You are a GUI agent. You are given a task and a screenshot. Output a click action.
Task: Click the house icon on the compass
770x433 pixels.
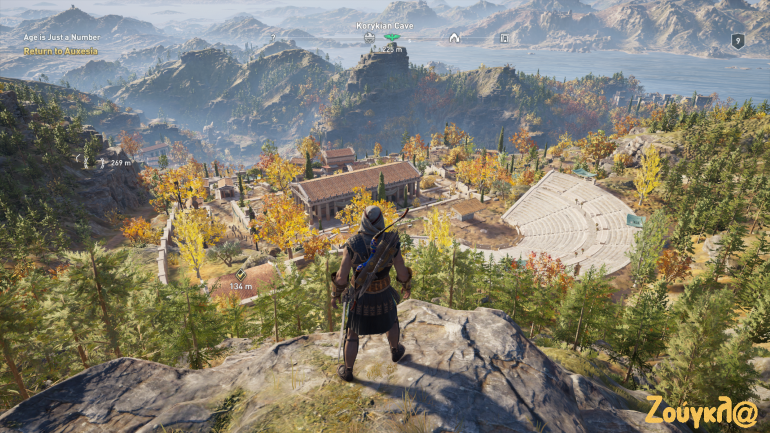coord(454,38)
